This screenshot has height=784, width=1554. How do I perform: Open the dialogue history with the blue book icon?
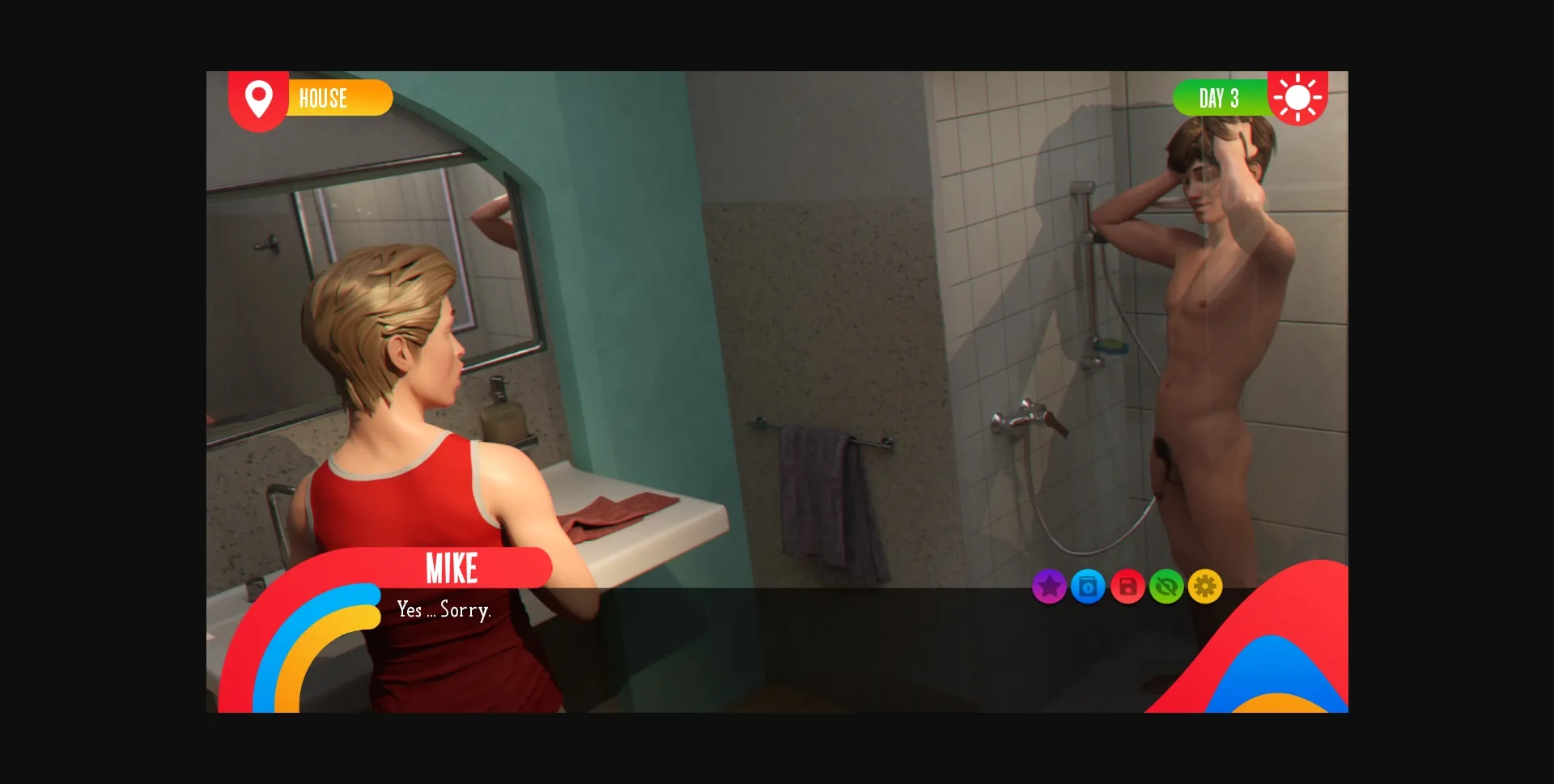1088,587
